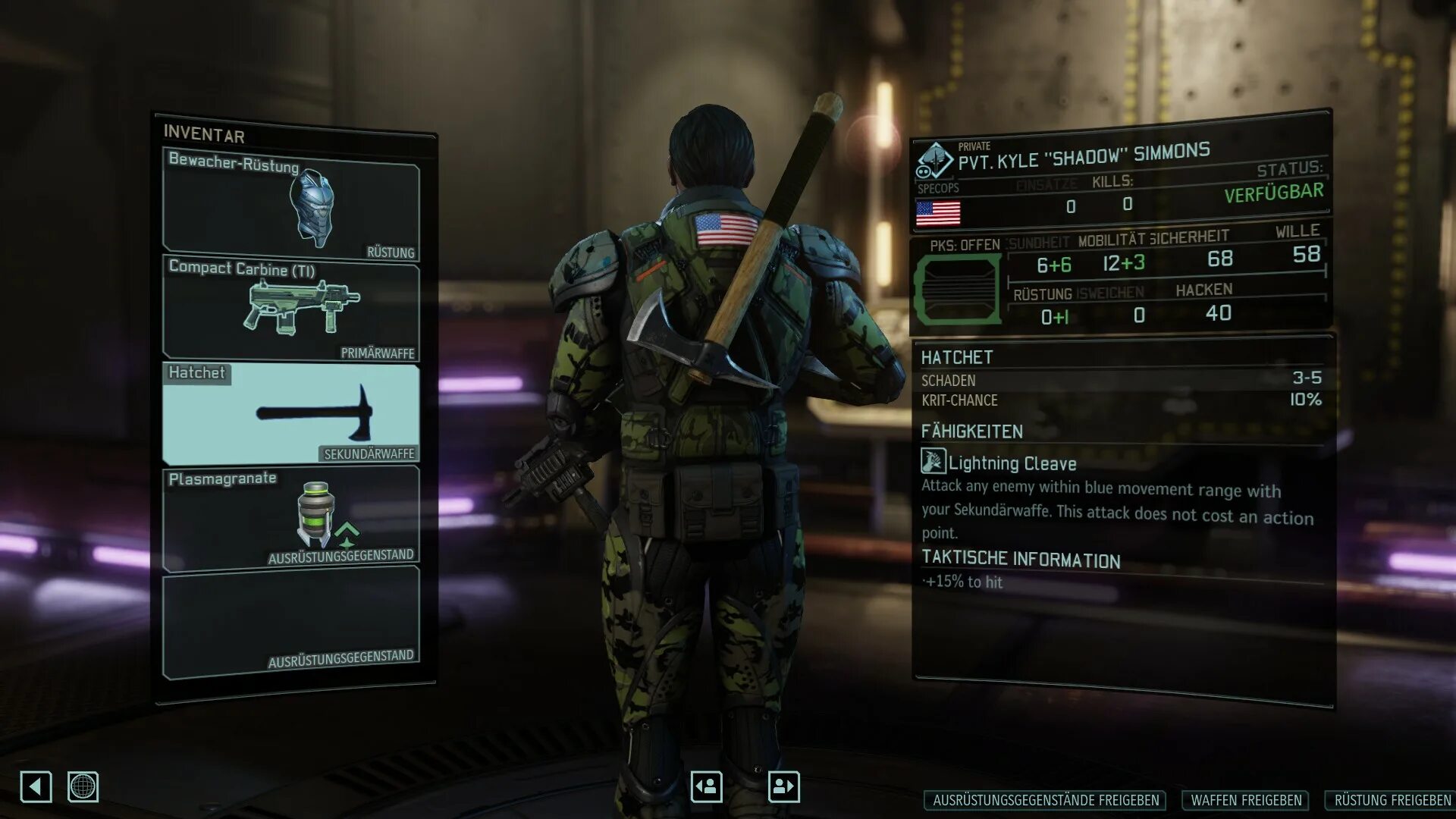
Task: Open the globe icon button
Action: [83, 786]
